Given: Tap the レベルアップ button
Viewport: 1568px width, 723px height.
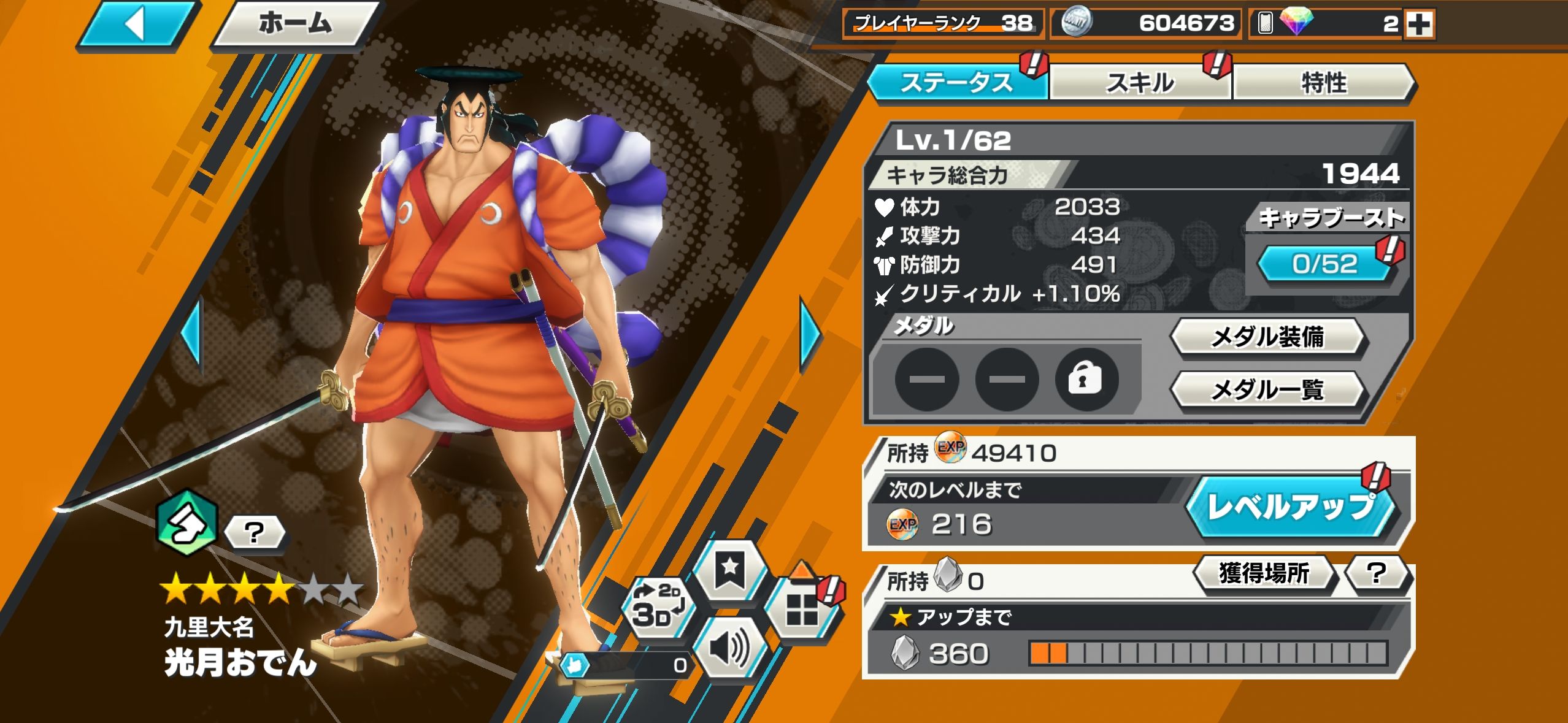Looking at the screenshot, I should 1292,508.
